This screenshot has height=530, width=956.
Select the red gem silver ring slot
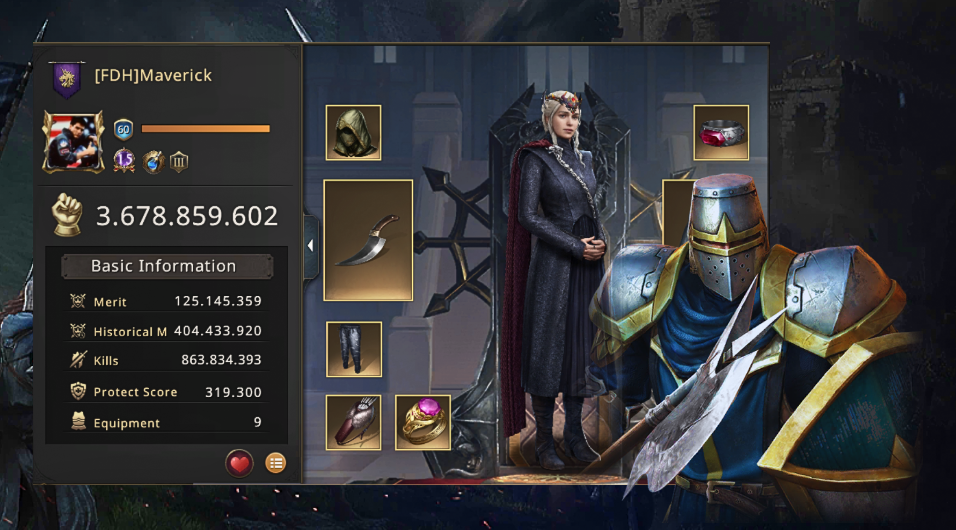tap(721, 132)
